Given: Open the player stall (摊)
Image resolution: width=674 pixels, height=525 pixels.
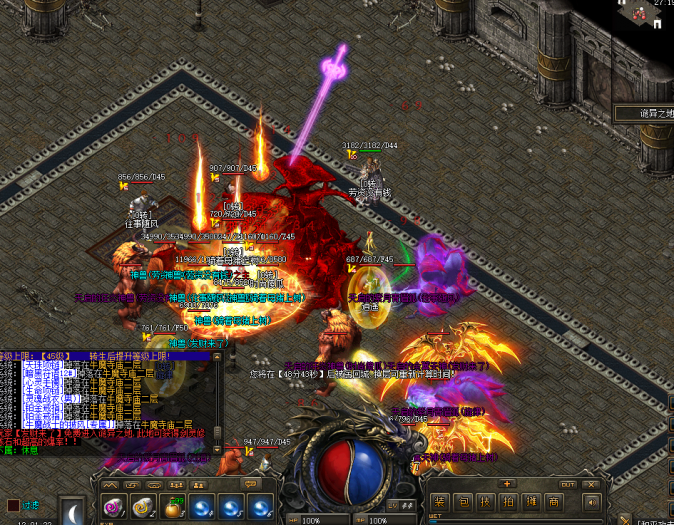Looking at the screenshot, I should [530, 502].
